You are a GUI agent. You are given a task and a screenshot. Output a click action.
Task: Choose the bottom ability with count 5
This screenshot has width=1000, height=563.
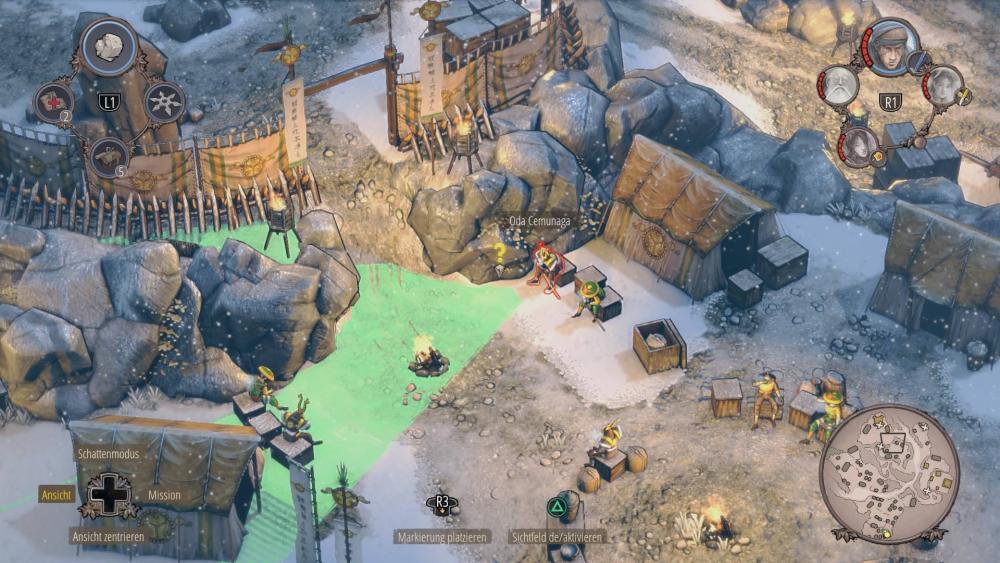pyautogui.click(x=109, y=157)
